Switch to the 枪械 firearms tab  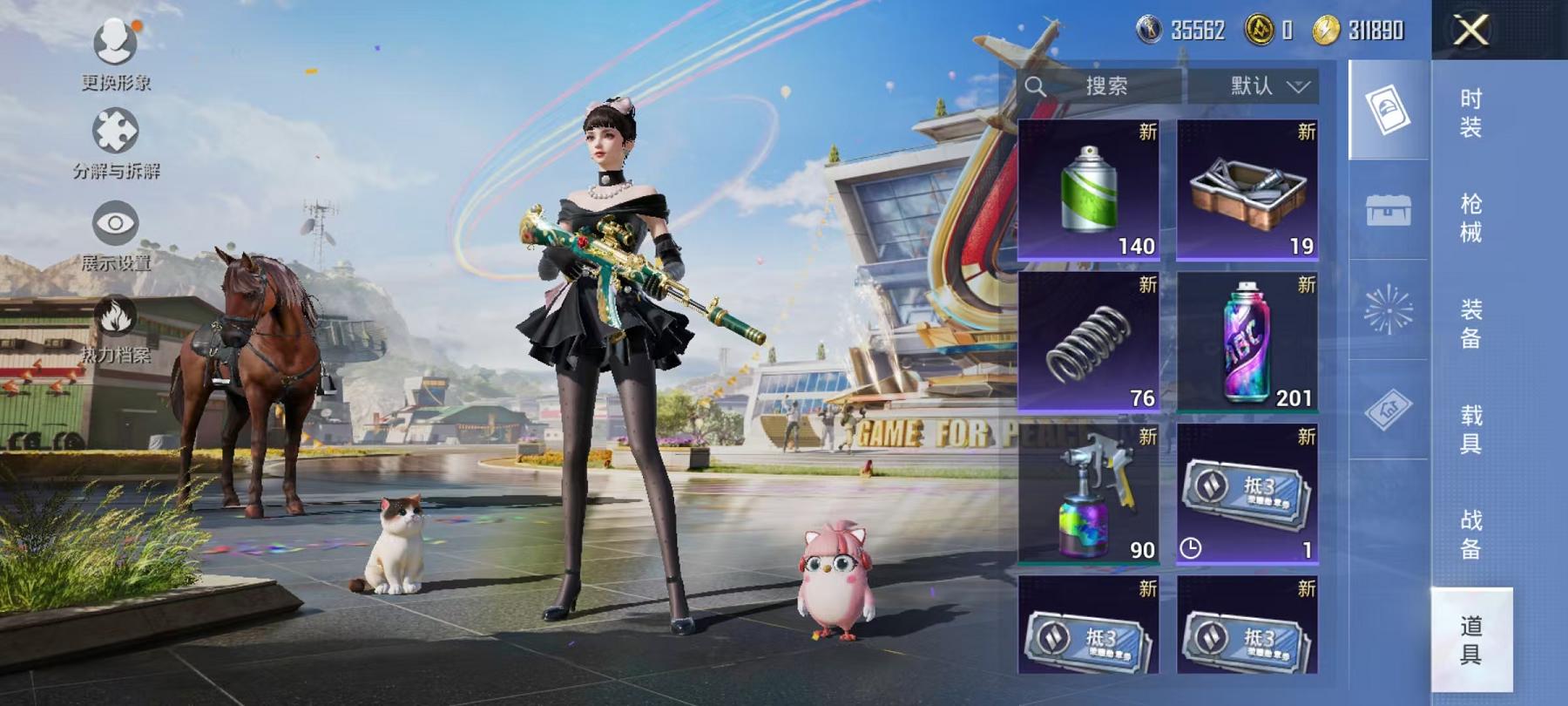coord(1470,218)
